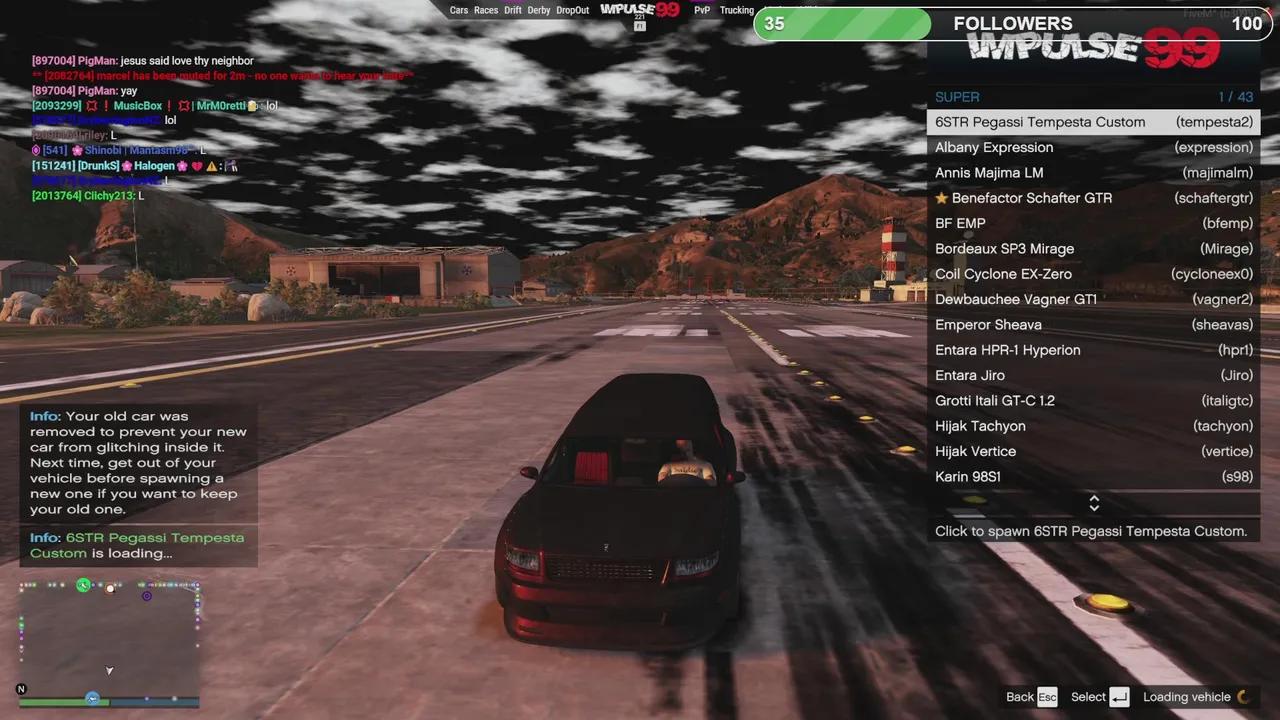Switch to the Trucking section

pos(736,10)
